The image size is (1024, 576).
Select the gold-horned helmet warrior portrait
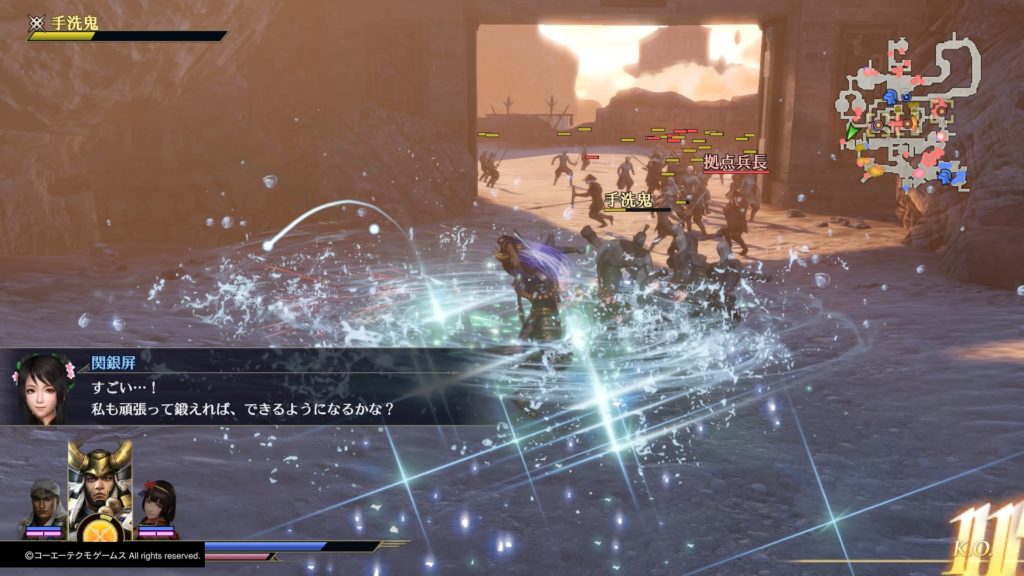(99, 480)
